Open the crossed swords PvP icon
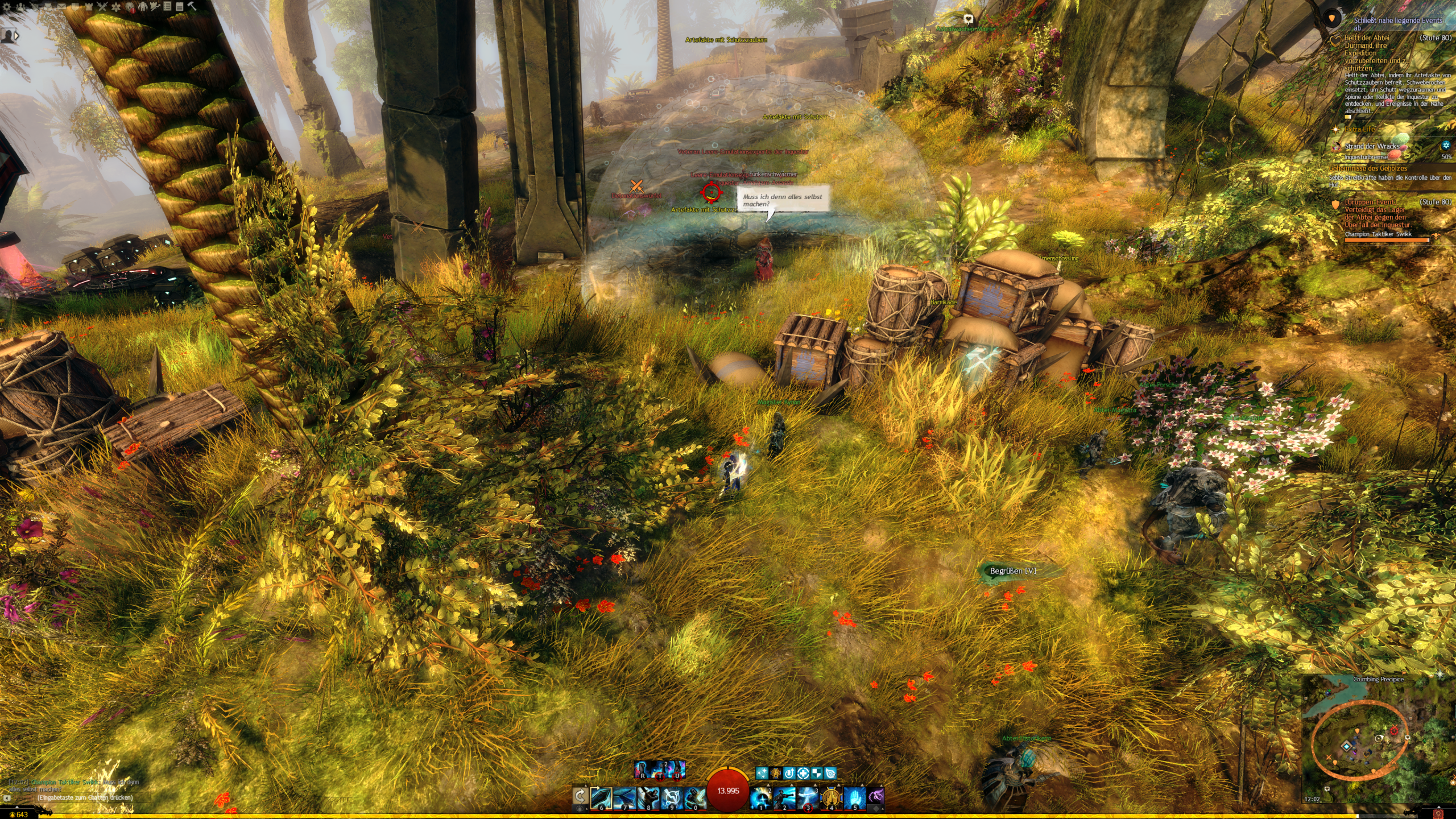This screenshot has height=819, width=1456. pyautogui.click(x=102, y=6)
